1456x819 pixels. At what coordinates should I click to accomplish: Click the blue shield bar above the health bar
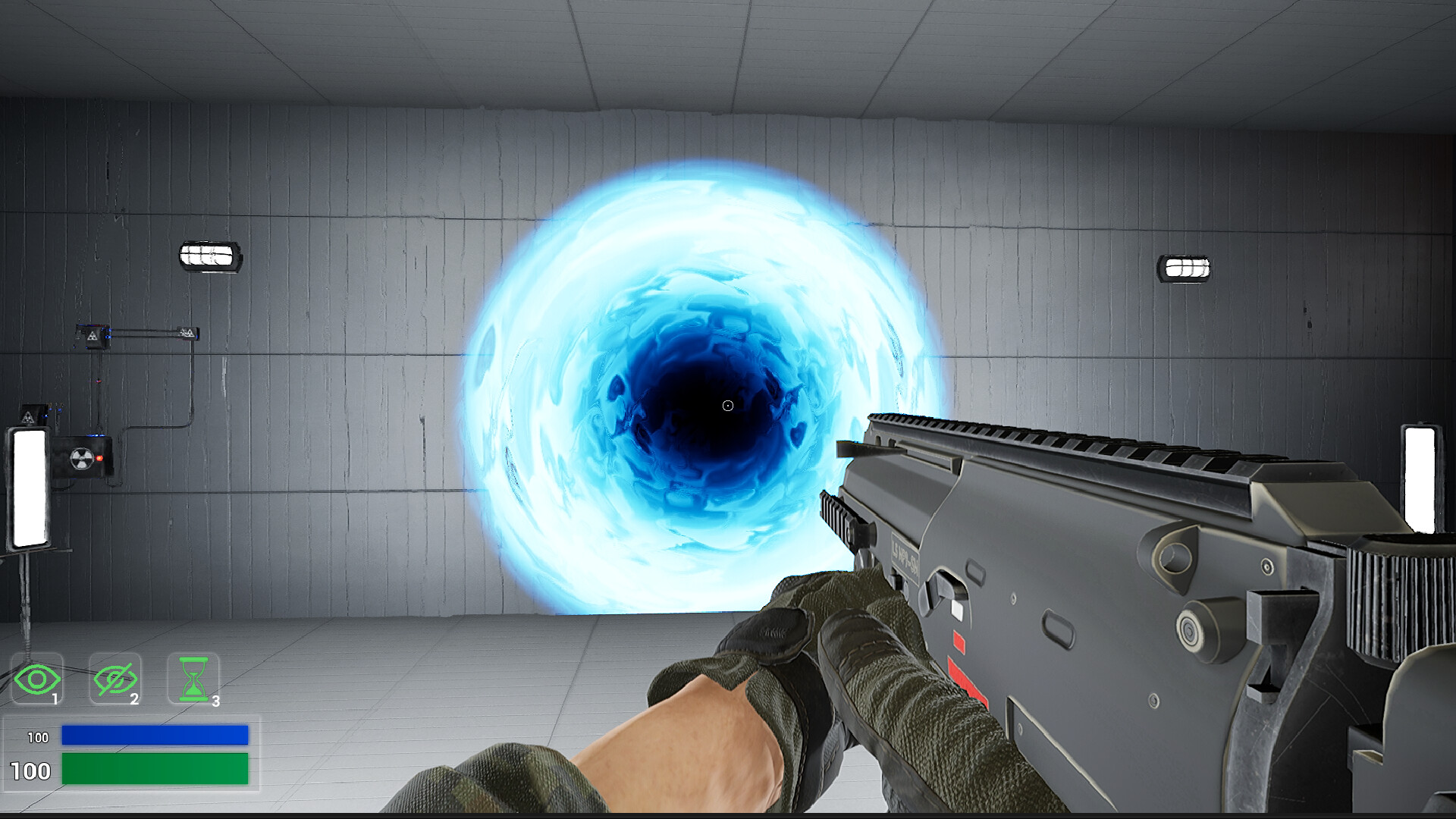[x=155, y=736]
